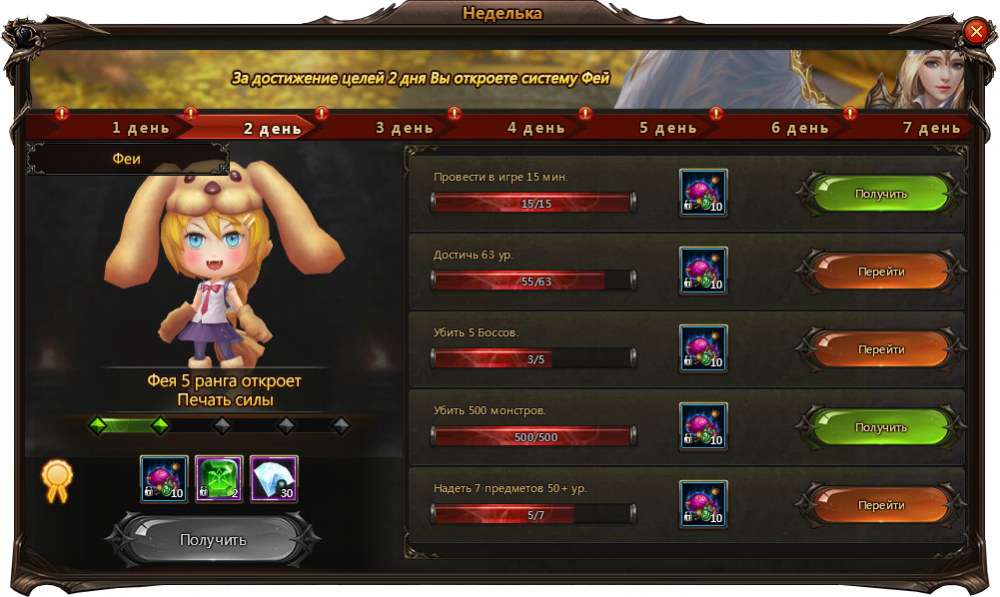The width and height of the screenshot is (1000, 597).
Task: Claim reward for 15 minutes in game
Action: (881, 194)
